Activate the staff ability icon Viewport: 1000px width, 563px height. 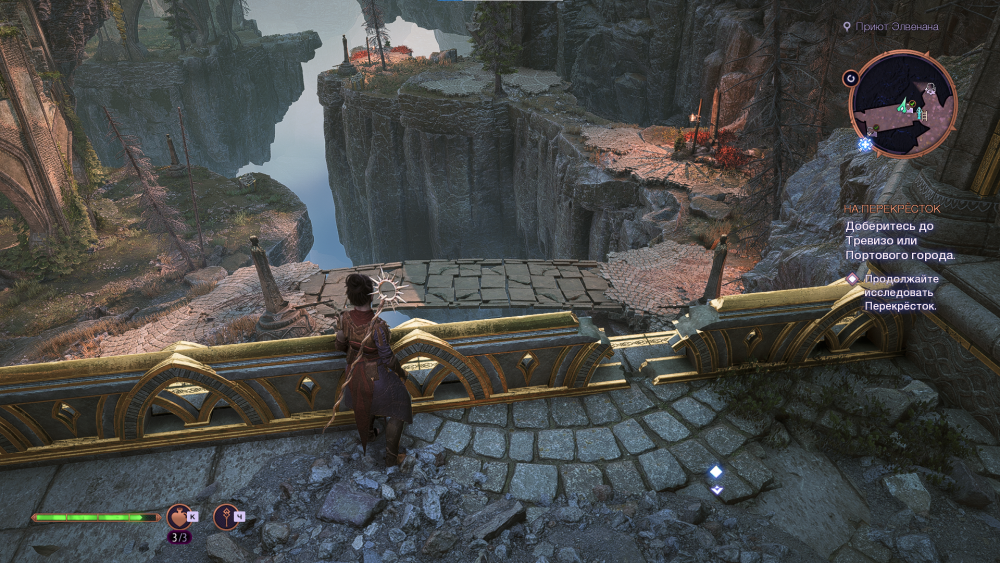tap(226, 516)
